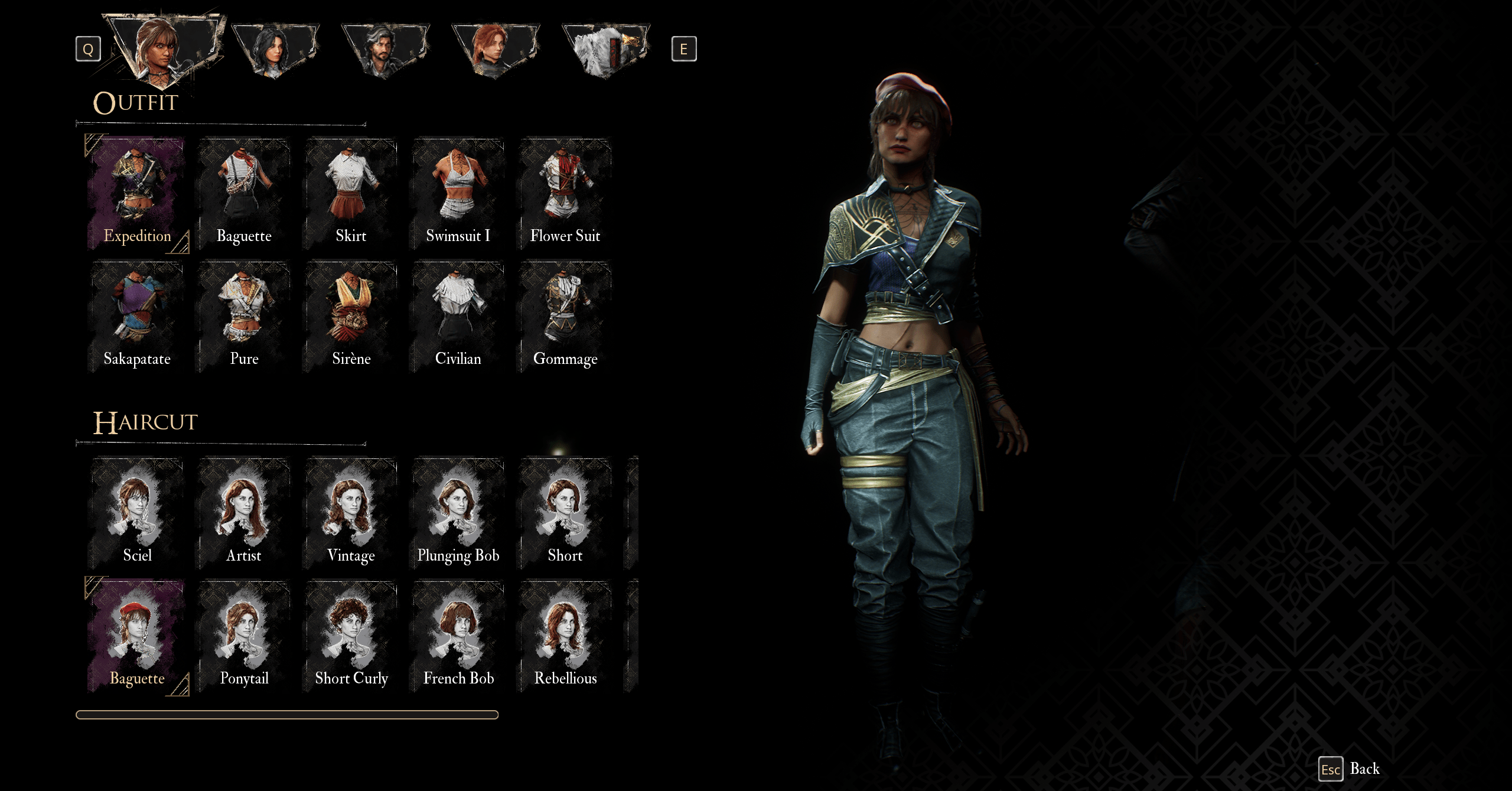Select the Civilian outfit
The image size is (1512, 791).
tap(458, 316)
